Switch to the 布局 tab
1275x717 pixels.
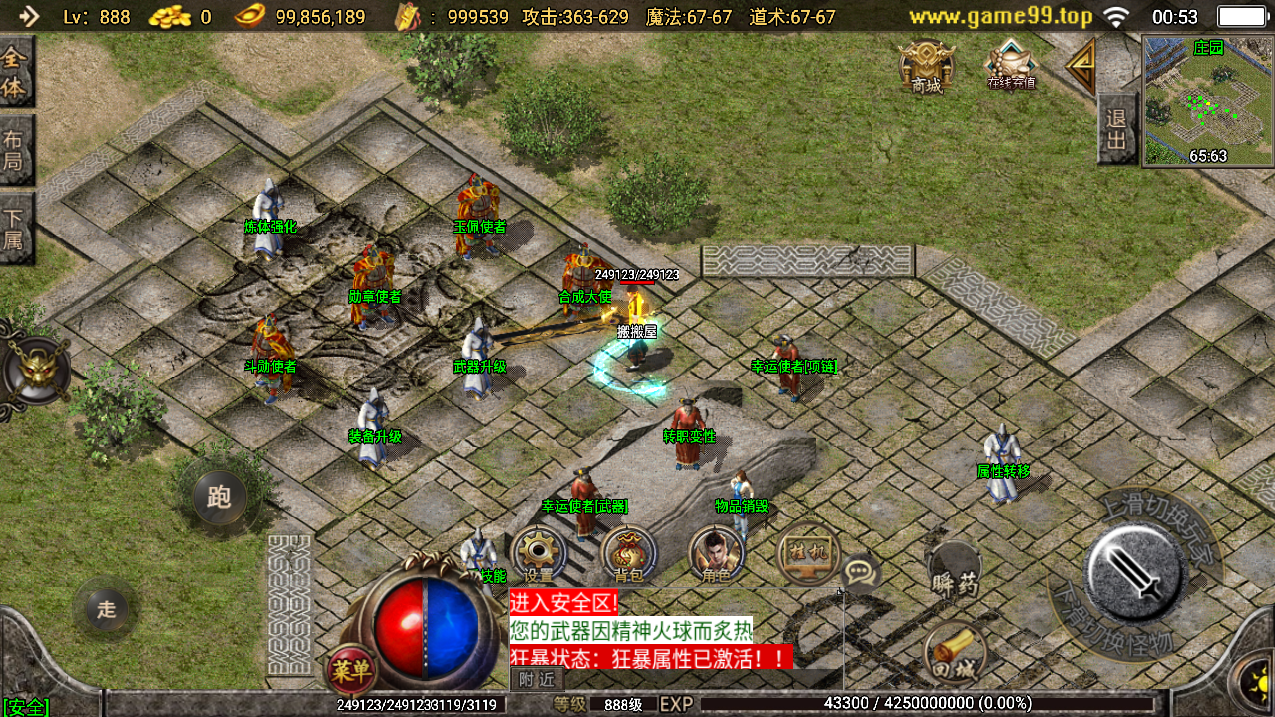click(x=15, y=150)
